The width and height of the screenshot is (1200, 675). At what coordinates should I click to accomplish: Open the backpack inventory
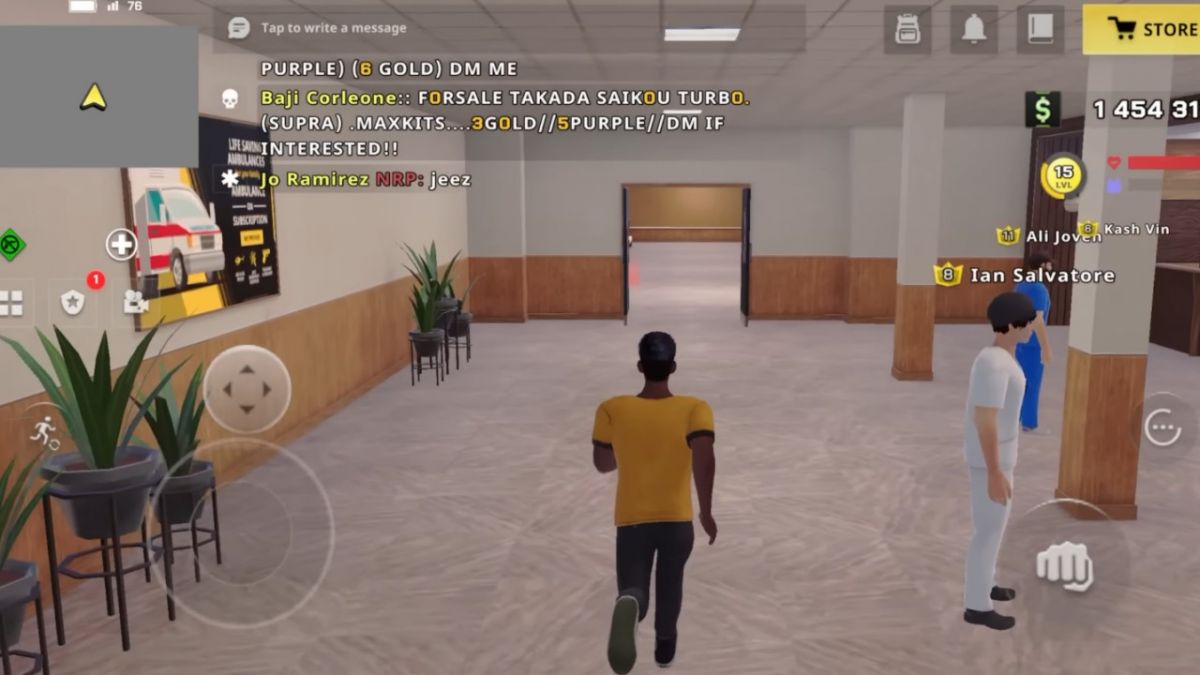click(907, 29)
